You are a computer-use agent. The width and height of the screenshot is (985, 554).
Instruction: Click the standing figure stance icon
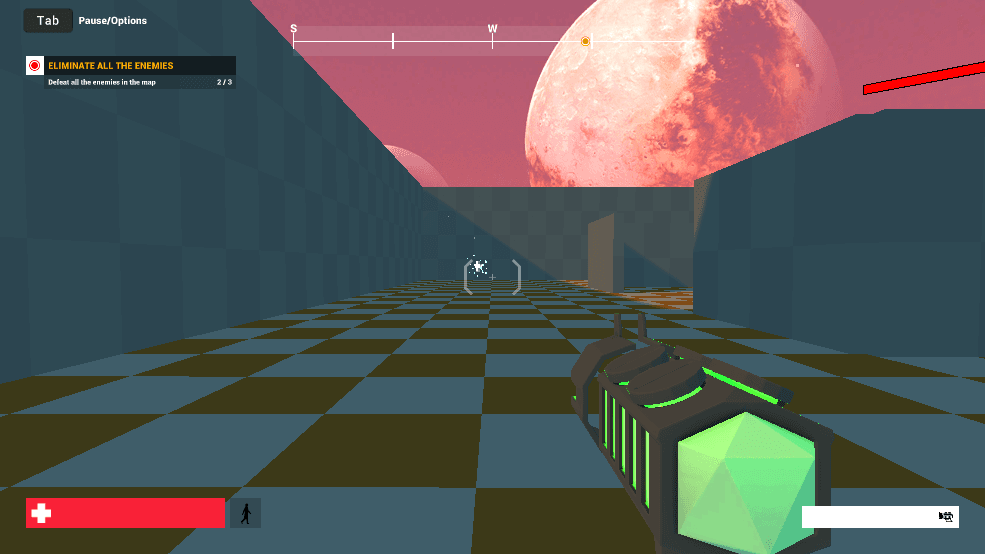click(245, 513)
